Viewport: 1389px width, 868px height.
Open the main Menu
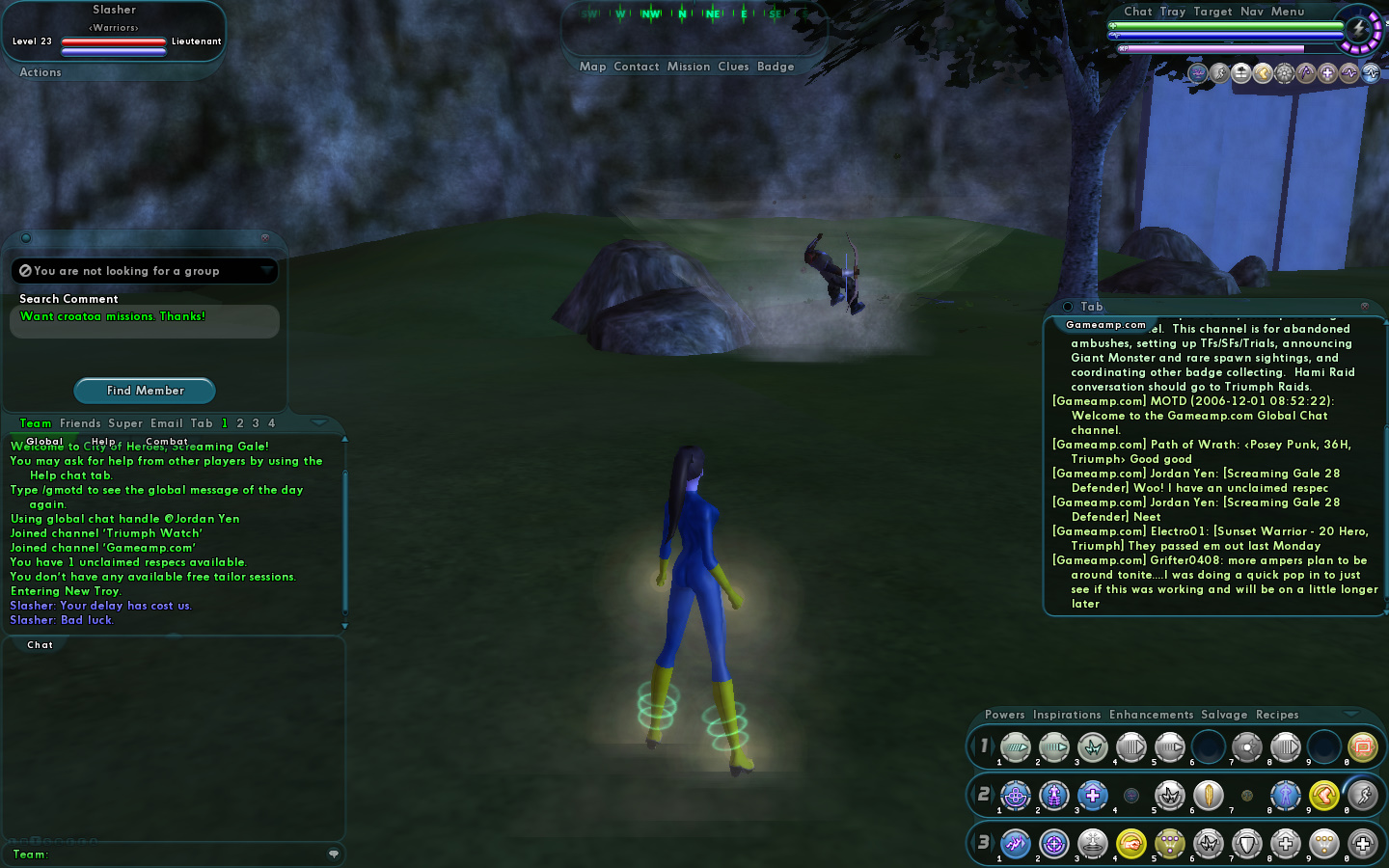click(1287, 12)
